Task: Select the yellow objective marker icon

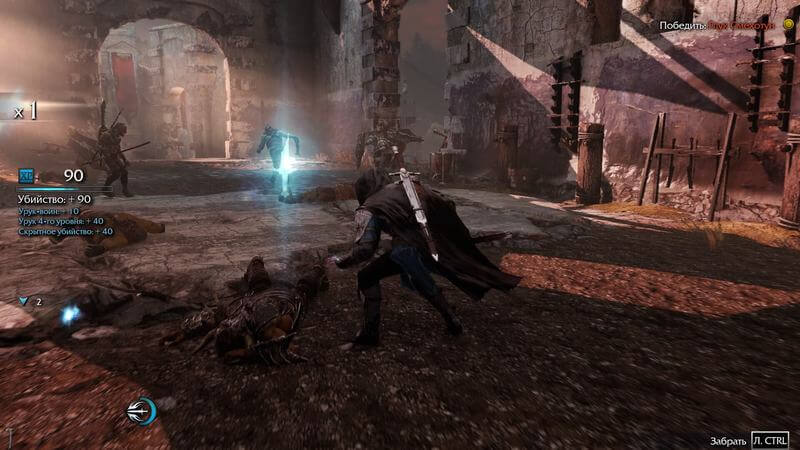Action: (x=788, y=24)
